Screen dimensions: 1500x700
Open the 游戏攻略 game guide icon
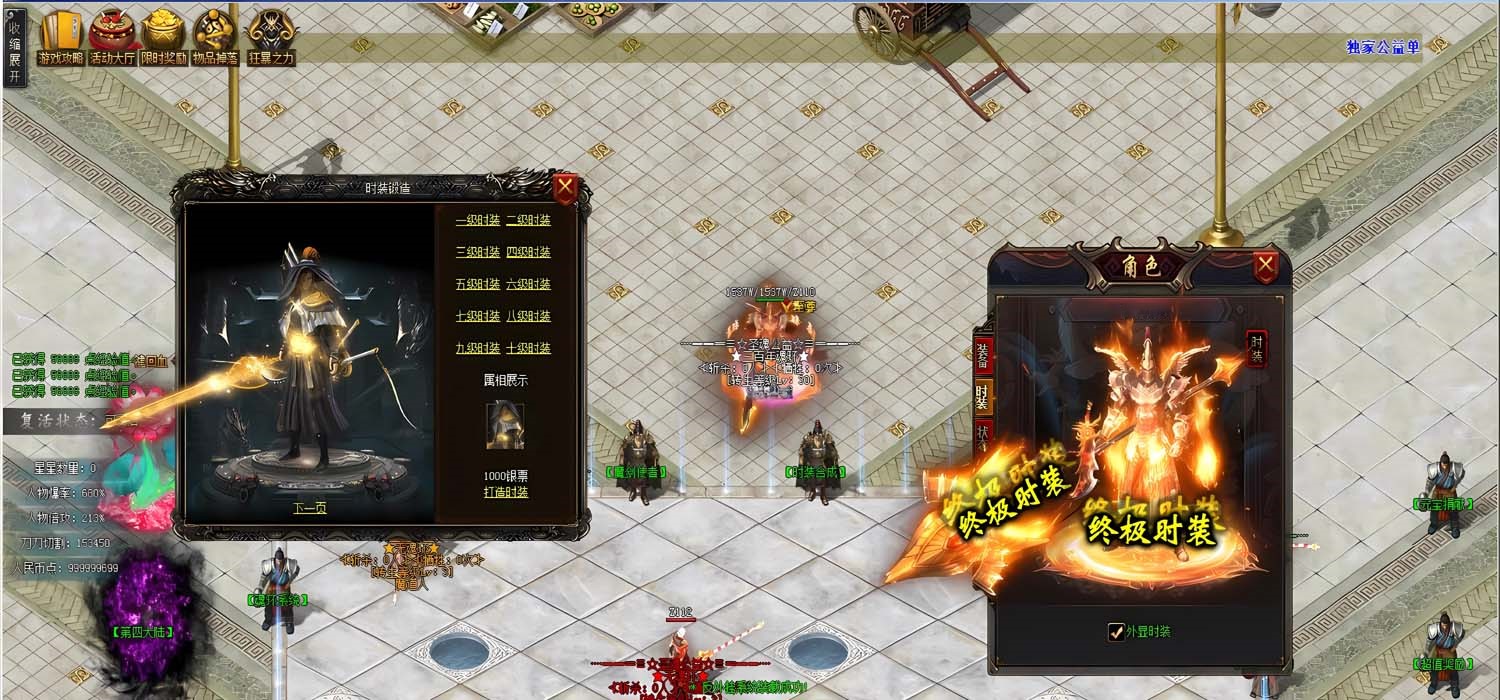(61, 38)
